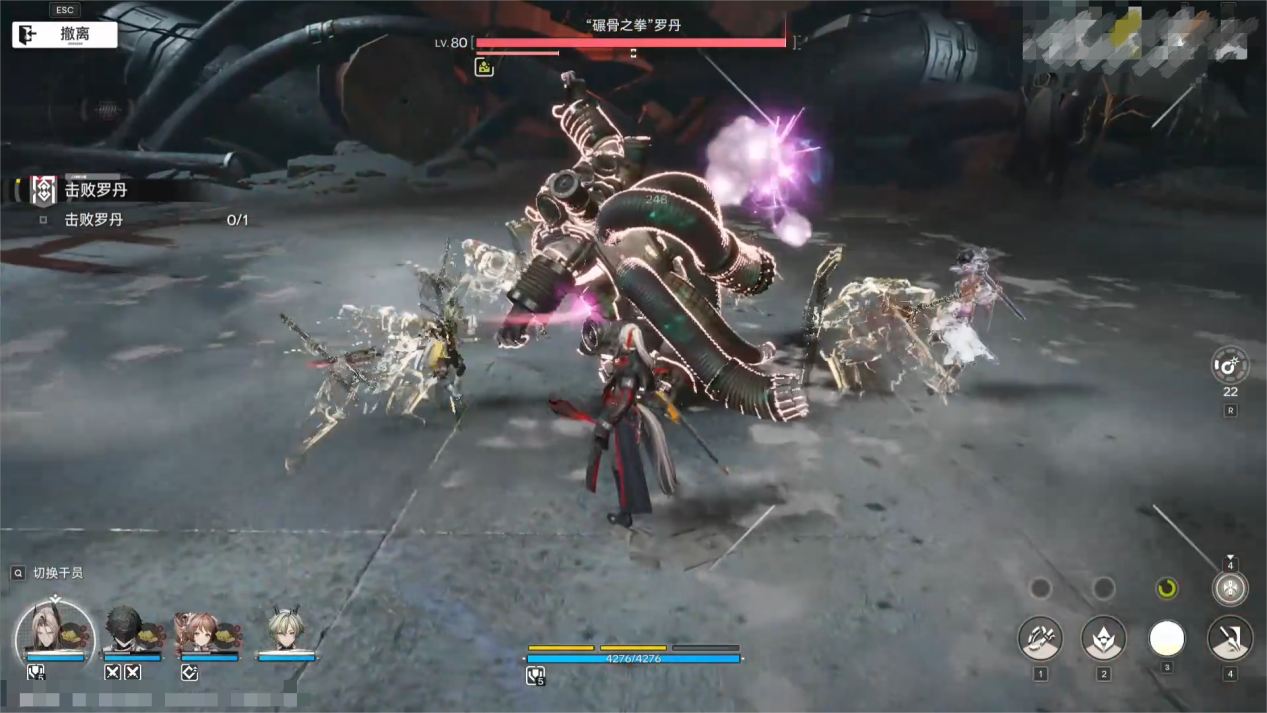Activate the blade skill icon labeled 4
Image resolution: width=1267 pixels, height=713 pixels.
coord(1230,639)
